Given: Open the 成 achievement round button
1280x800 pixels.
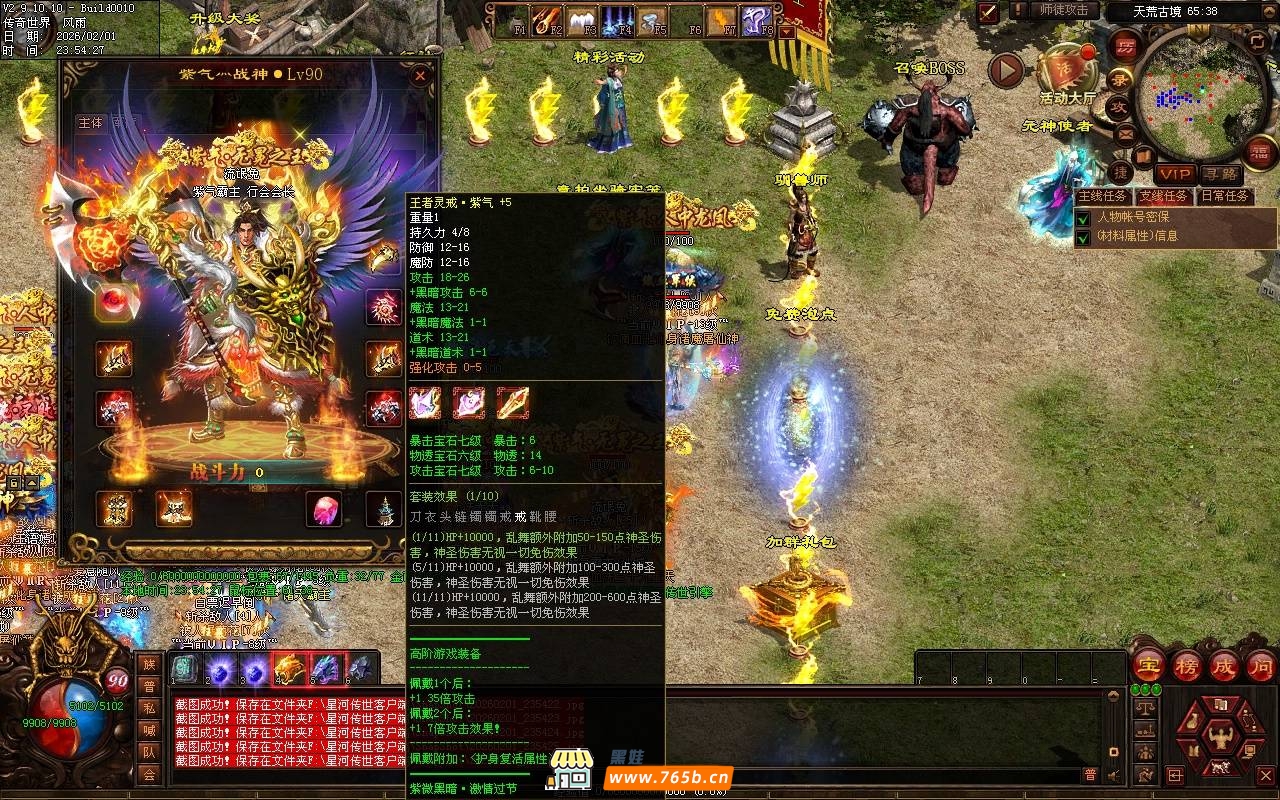Looking at the screenshot, I should tap(1225, 666).
